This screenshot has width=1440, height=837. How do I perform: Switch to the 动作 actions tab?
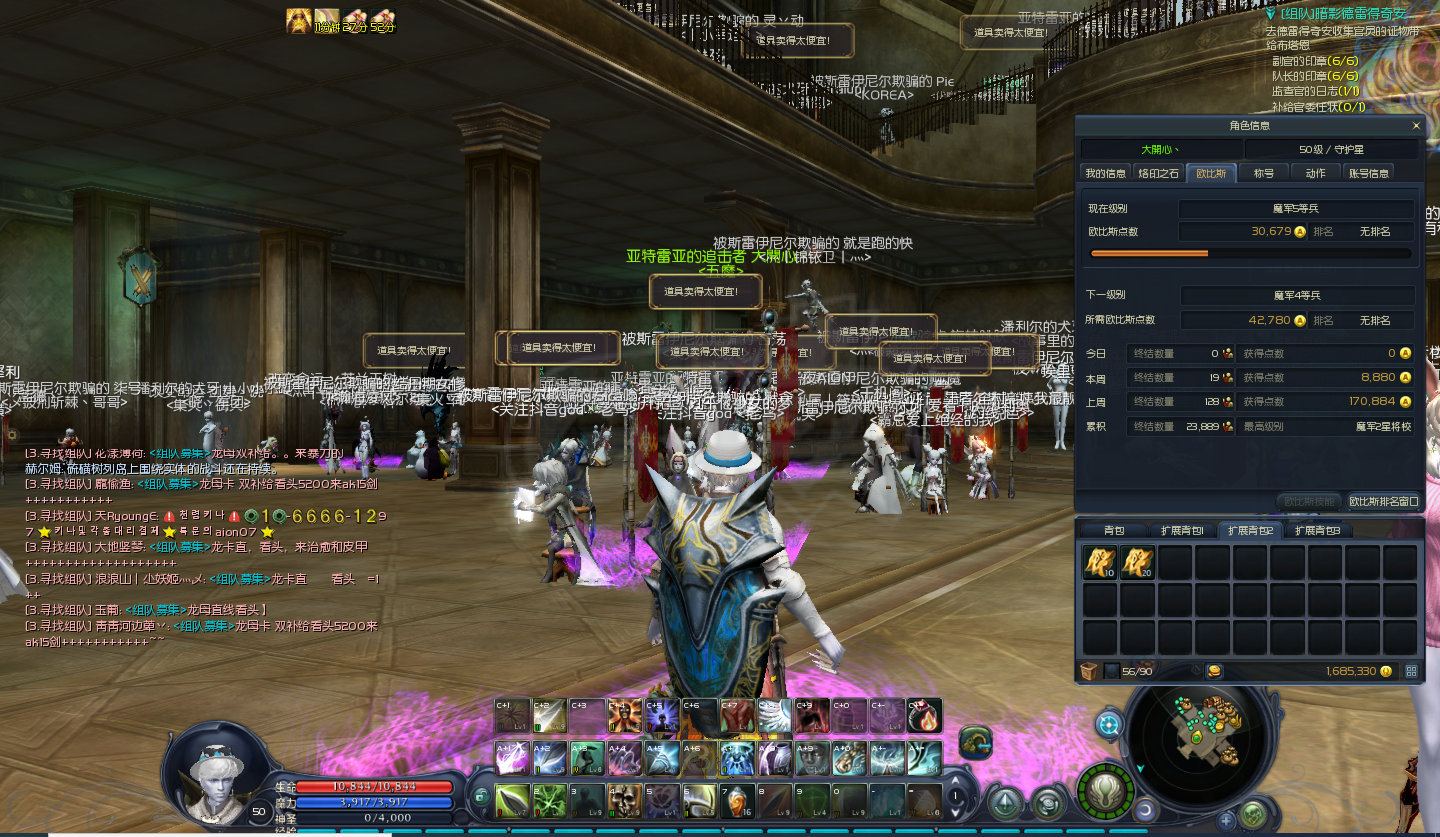pyautogui.click(x=1315, y=173)
